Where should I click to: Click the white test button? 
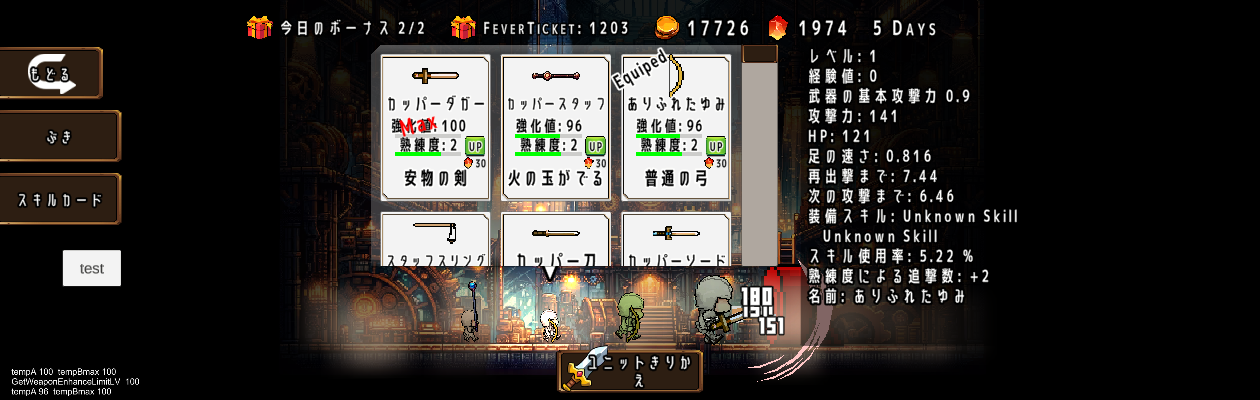(x=92, y=268)
